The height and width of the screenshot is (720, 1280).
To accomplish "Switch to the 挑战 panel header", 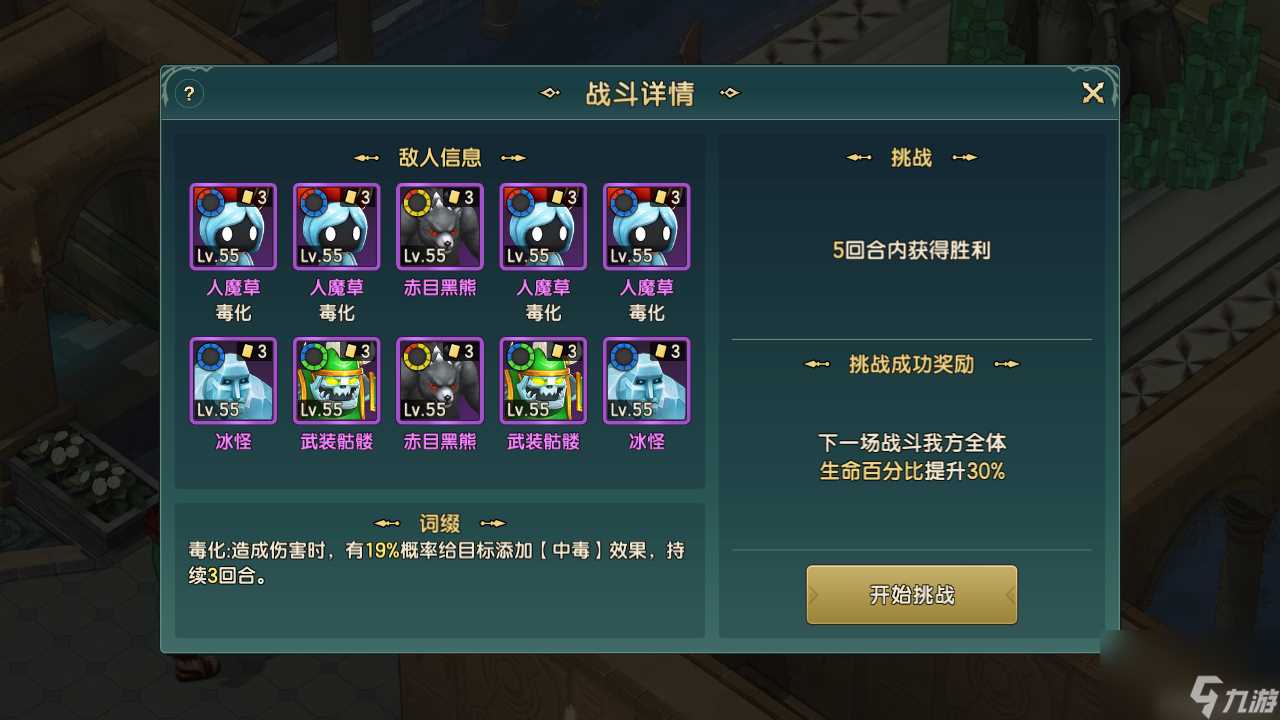I will click(911, 157).
